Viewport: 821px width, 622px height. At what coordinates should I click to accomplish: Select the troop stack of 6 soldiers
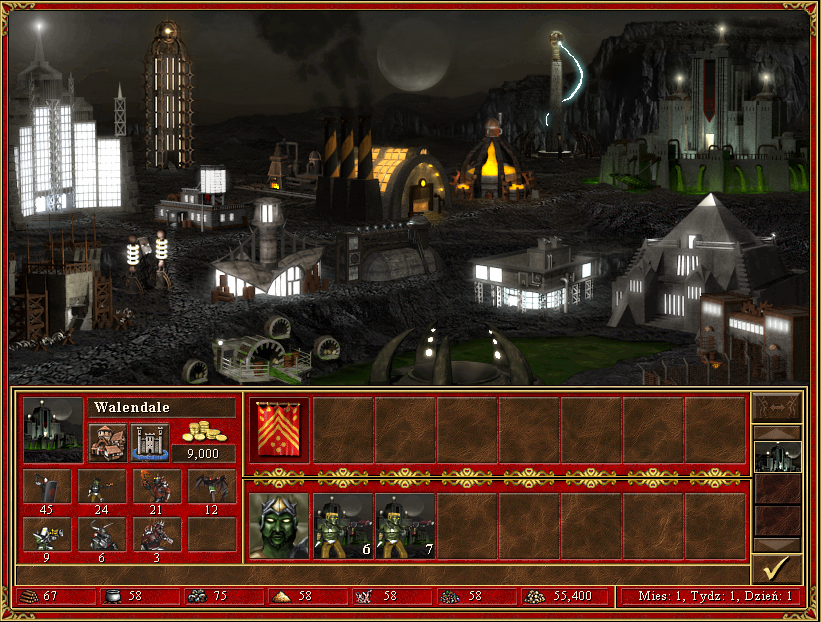tap(343, 526)
